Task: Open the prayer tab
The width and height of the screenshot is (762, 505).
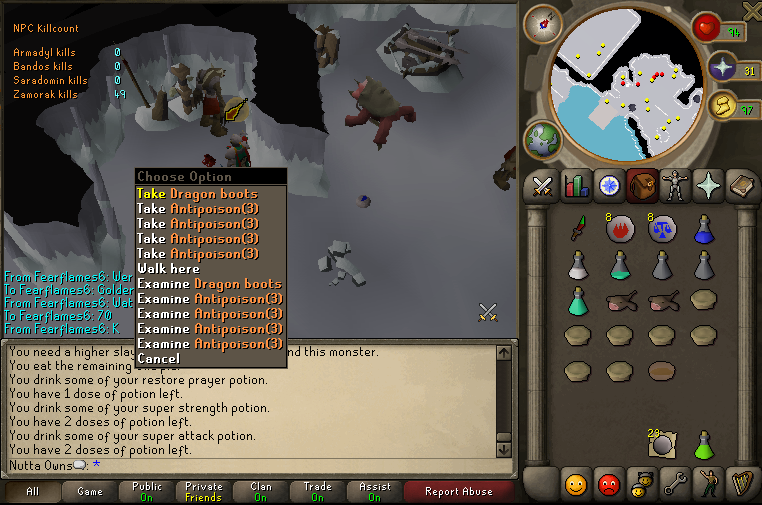Action: pyautogui.click(x=707, y=185)
